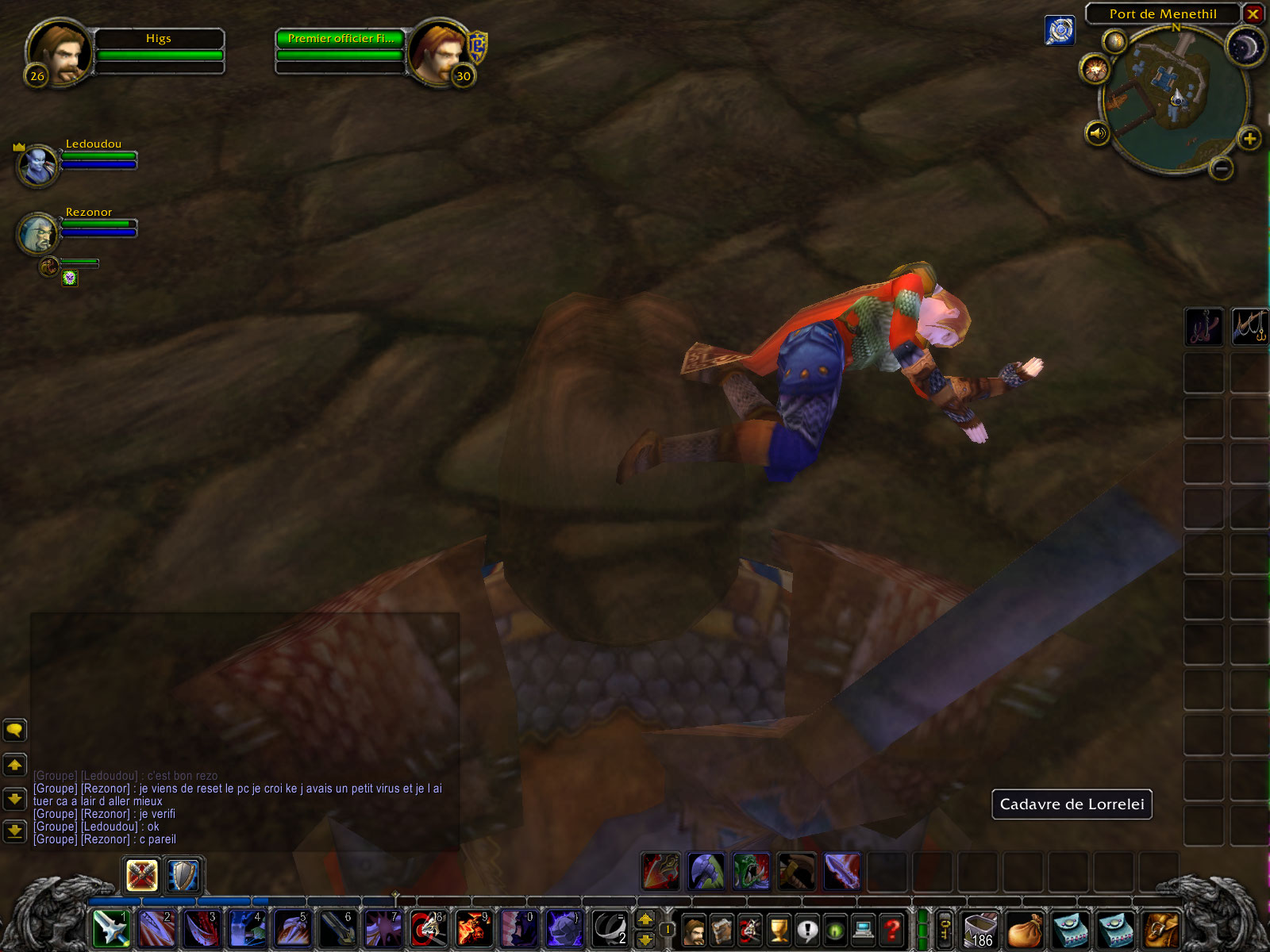Zoom out on the minimap
The width and height of the screenshot is (1270, 952).
point(1222,167)
